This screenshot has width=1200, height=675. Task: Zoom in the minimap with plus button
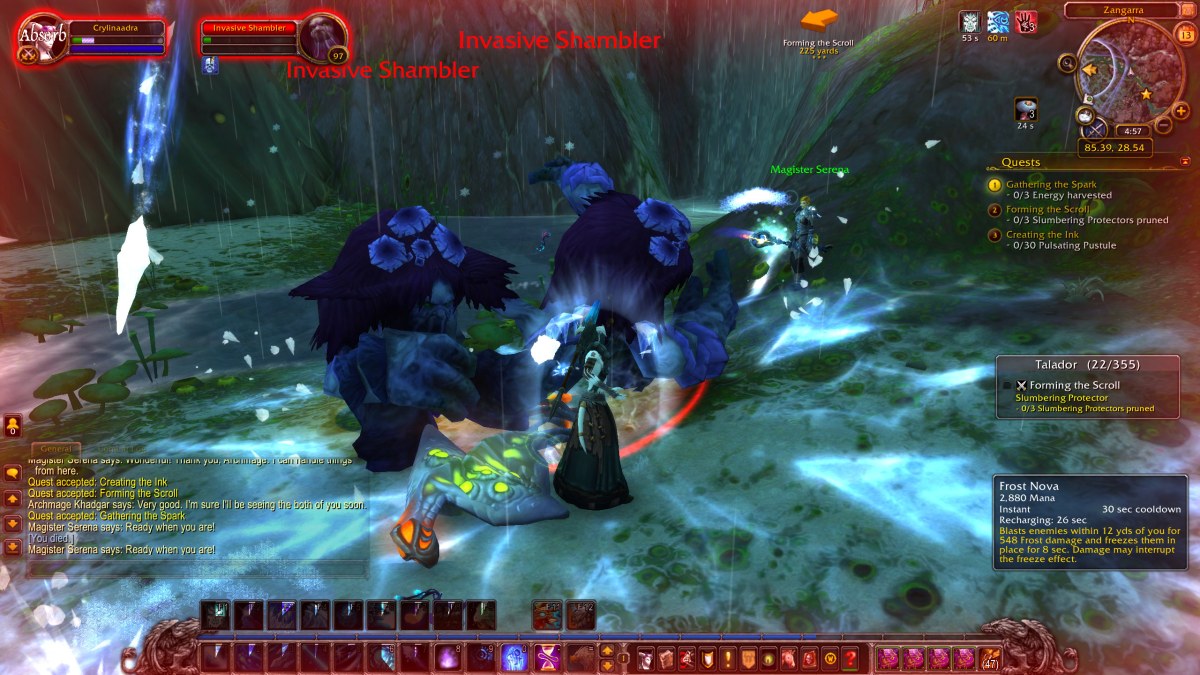[1181, 110]
